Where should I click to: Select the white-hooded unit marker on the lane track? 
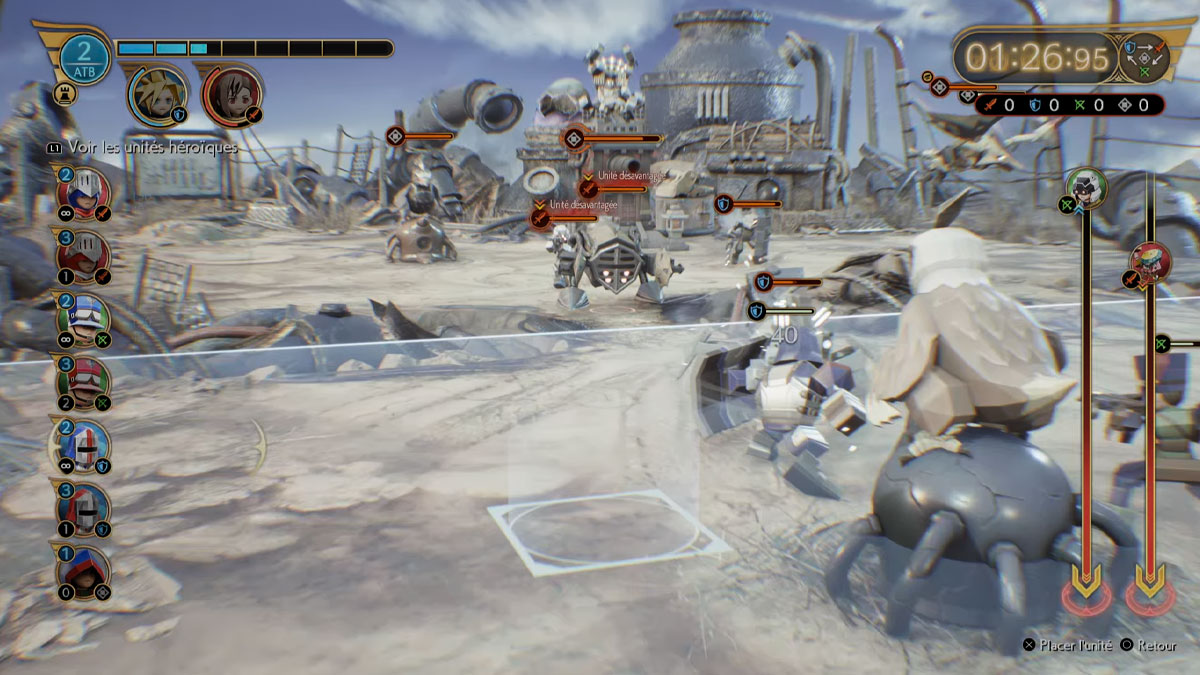click(x=1085, y=187)
